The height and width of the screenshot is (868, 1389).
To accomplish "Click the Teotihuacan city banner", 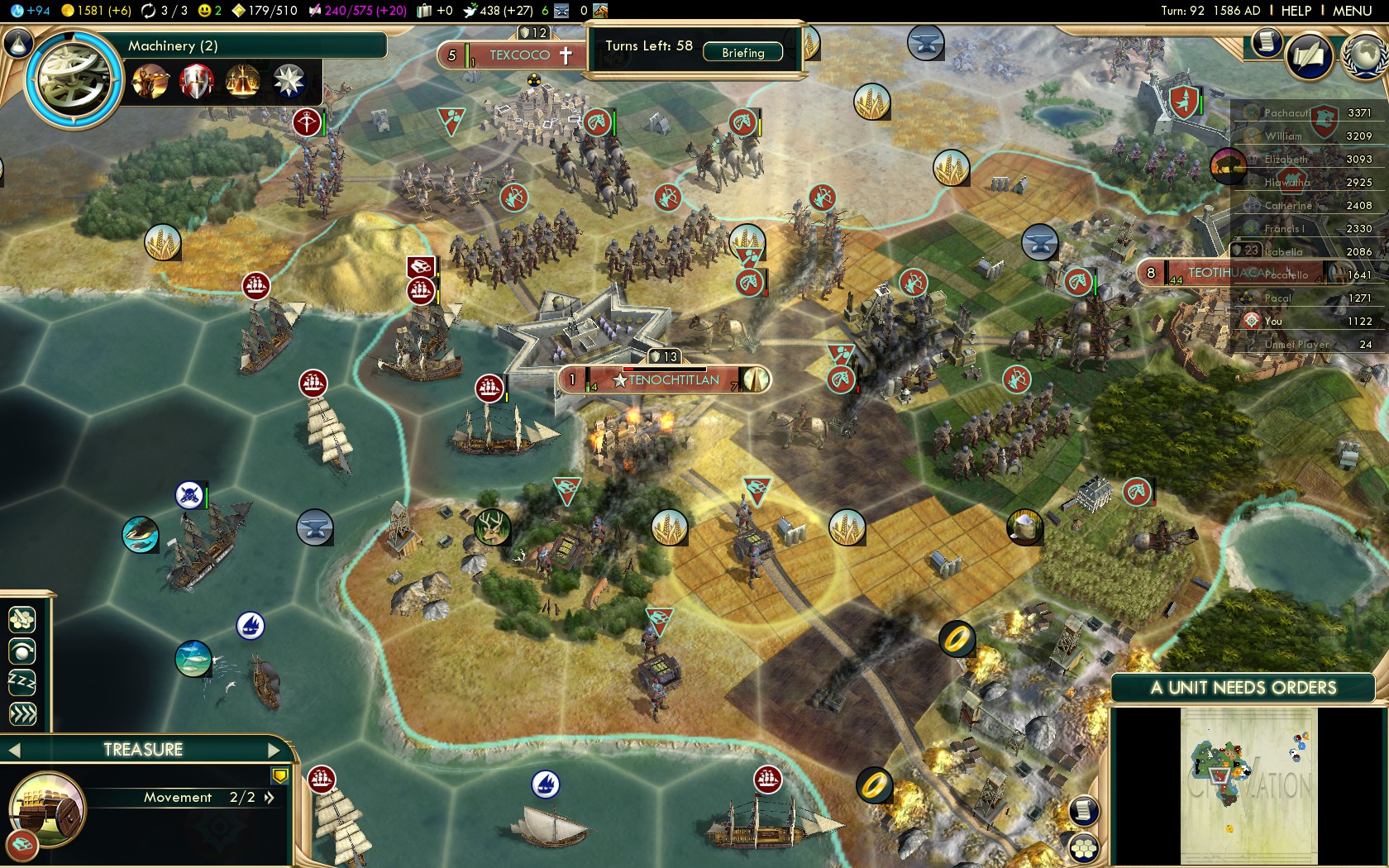I will click(1224, 273).
